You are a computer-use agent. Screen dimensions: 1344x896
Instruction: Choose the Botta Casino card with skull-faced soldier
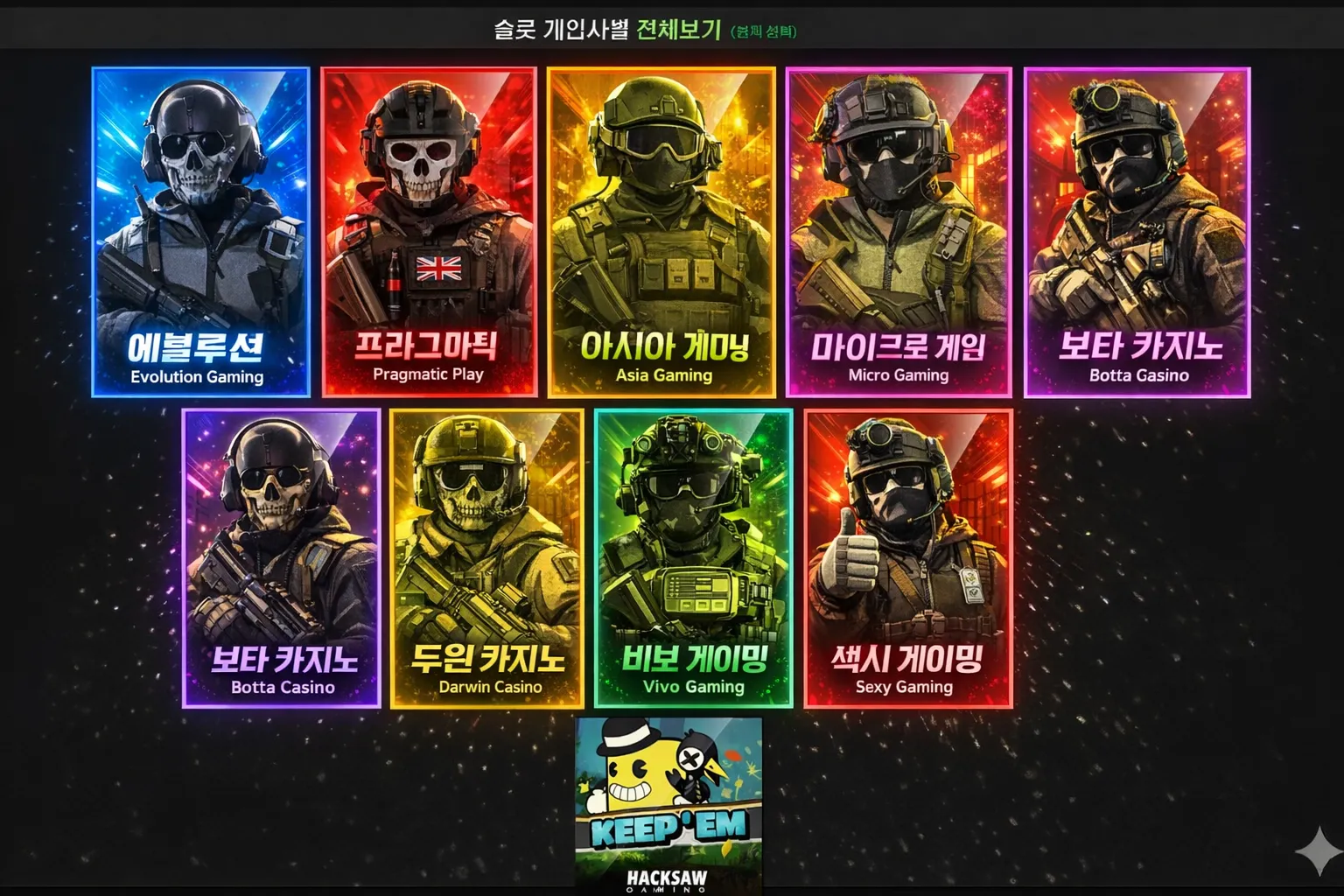pyautogui.click(x=282, y=558)
